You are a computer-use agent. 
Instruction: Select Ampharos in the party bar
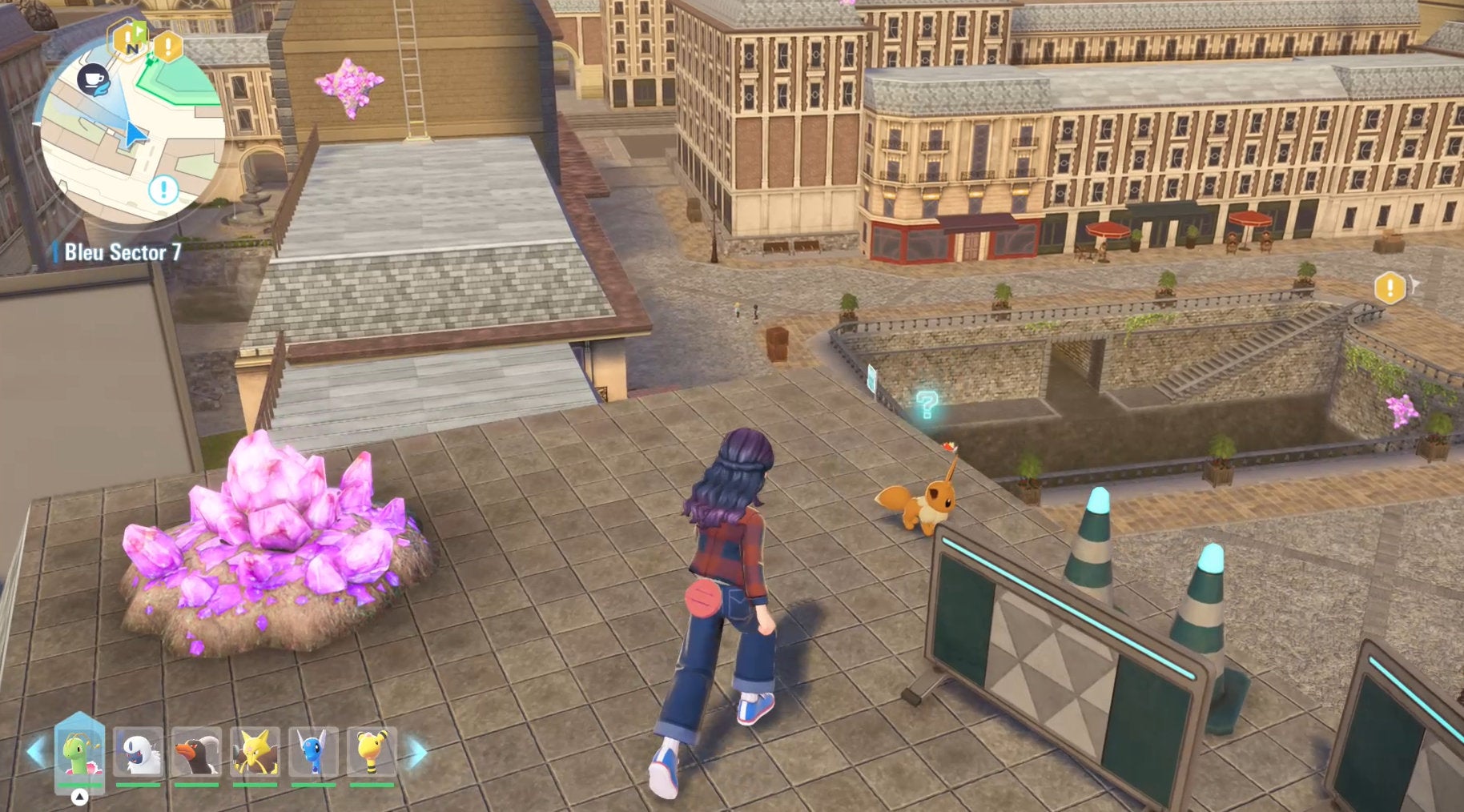(x=372, y=753)
